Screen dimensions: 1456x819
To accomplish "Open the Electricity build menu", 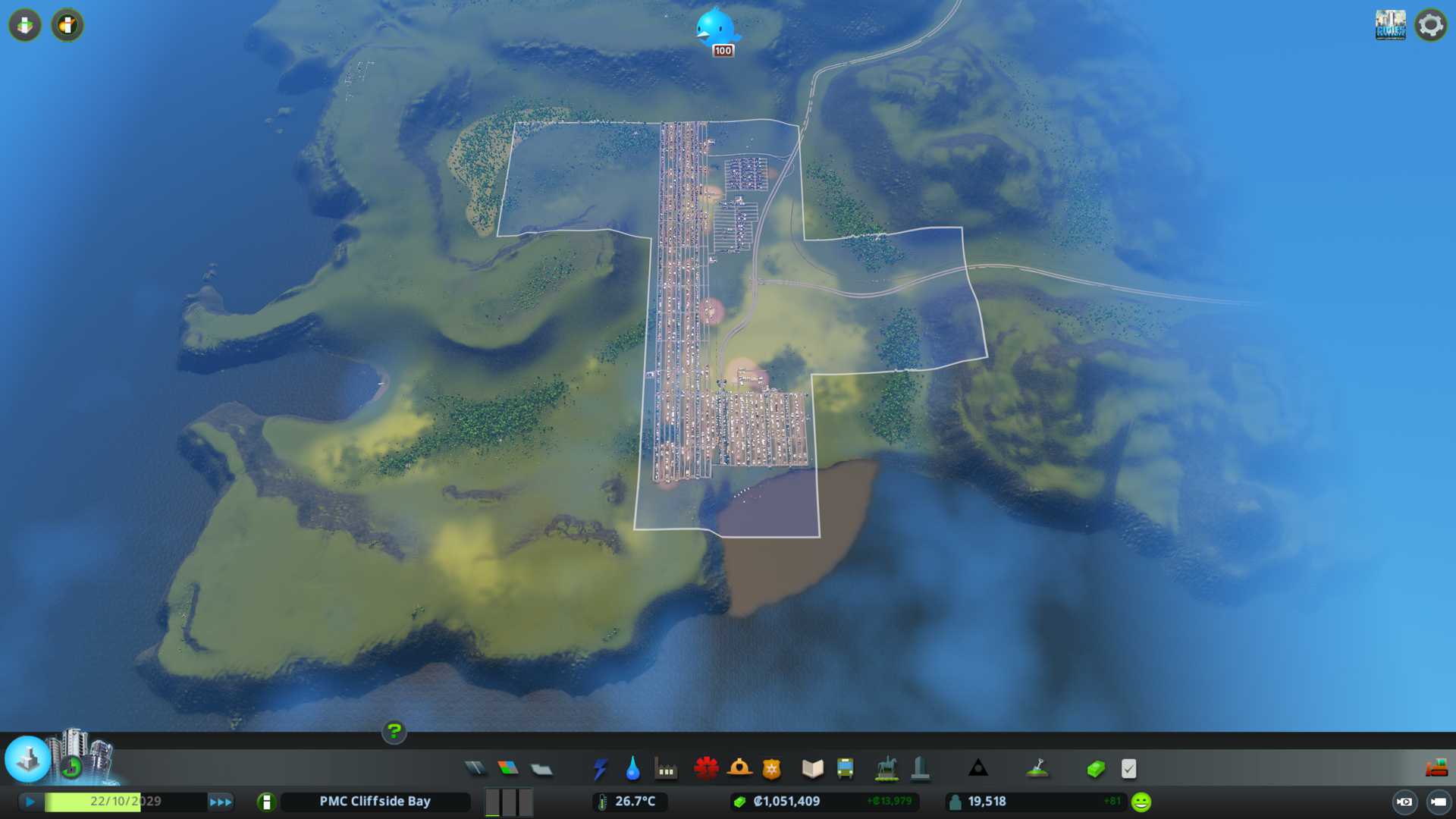I will pos(600,769).
